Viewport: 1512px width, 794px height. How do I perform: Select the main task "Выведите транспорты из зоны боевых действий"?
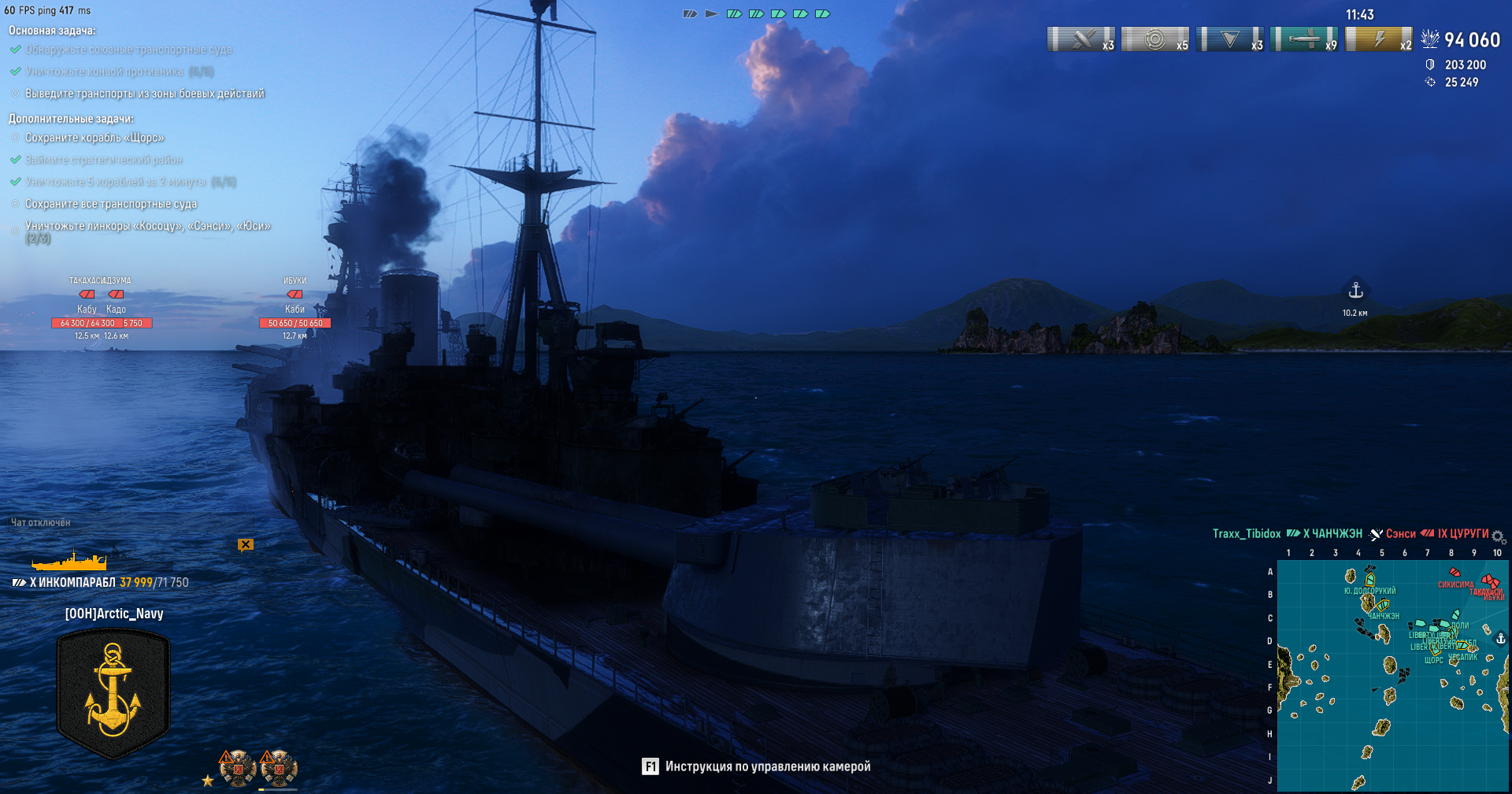(145, 94)
